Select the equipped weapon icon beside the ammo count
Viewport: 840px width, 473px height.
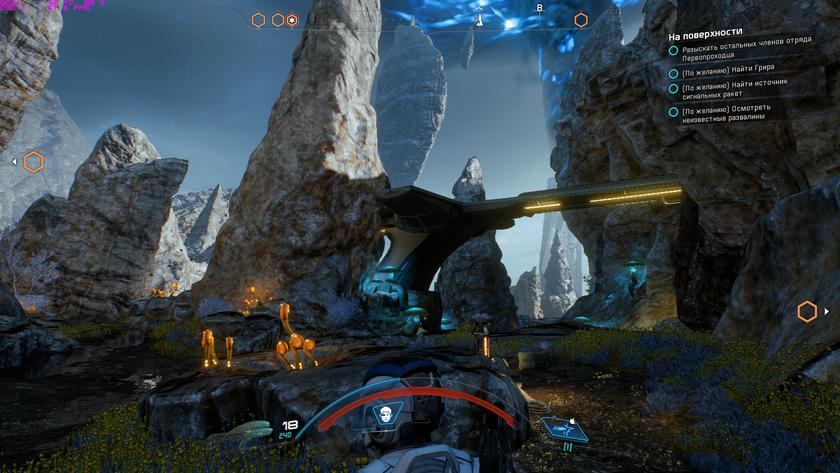pos(251,429)
